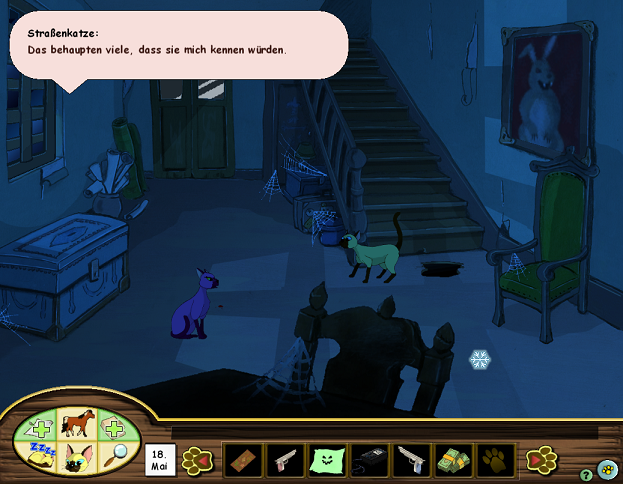Pick the stack of cash item
The image size is (623, 484).
click(455, 460)
